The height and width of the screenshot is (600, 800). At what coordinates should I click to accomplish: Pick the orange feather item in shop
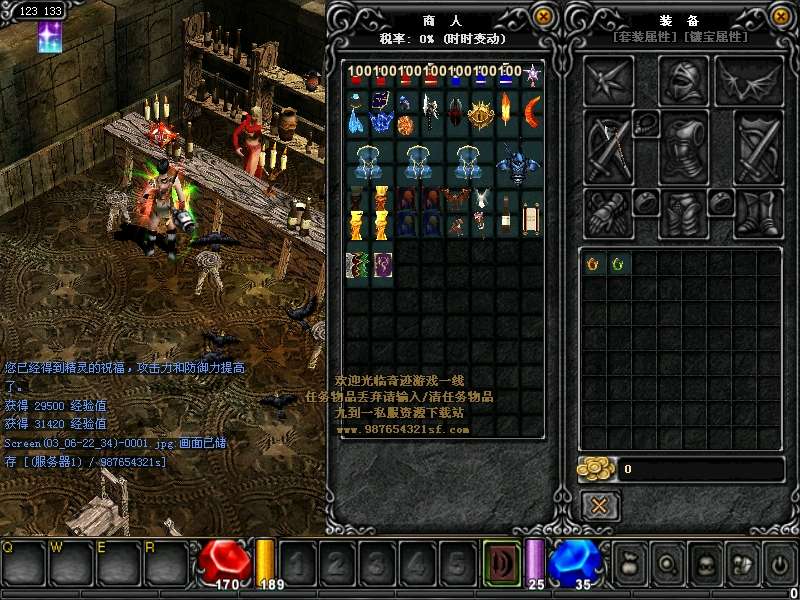point(507,109)
